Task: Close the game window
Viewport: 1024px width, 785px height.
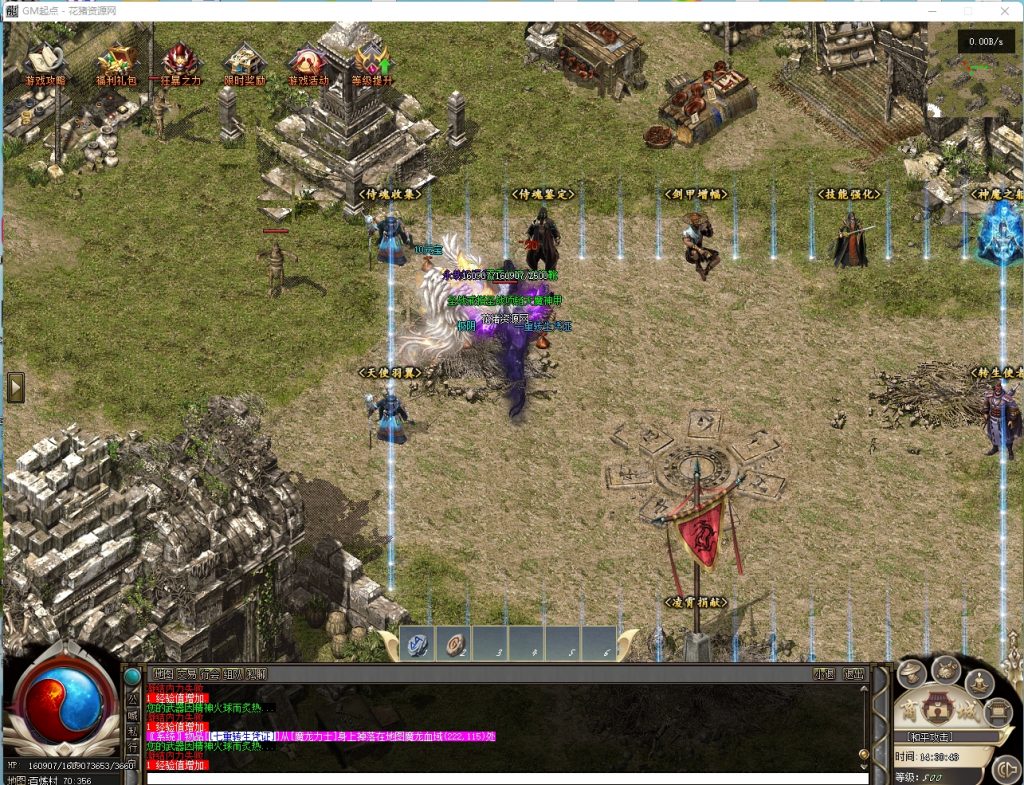Action: pos(1004,10)
